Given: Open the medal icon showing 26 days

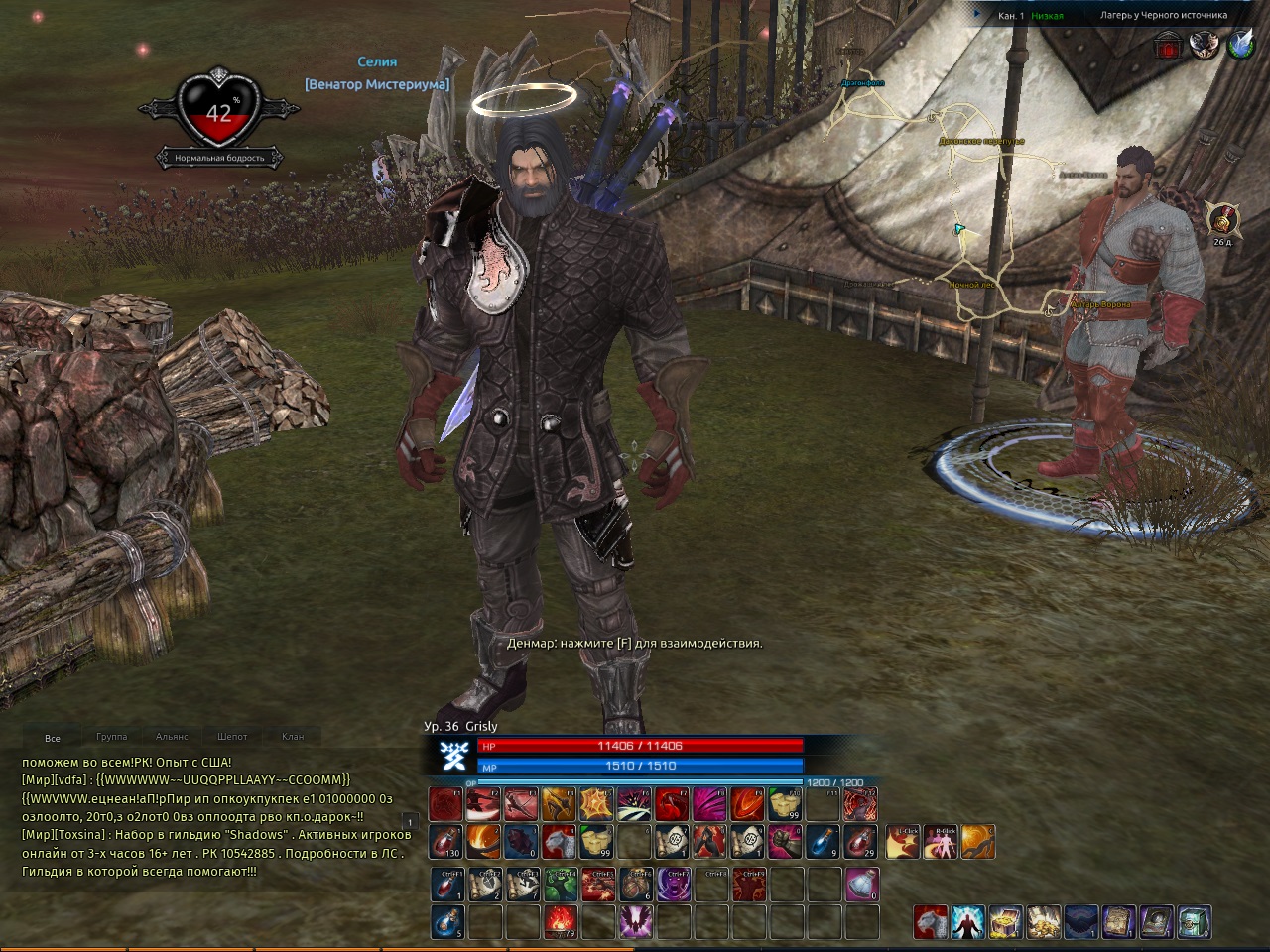Looking at the screenshot, I should point(1220,218).
